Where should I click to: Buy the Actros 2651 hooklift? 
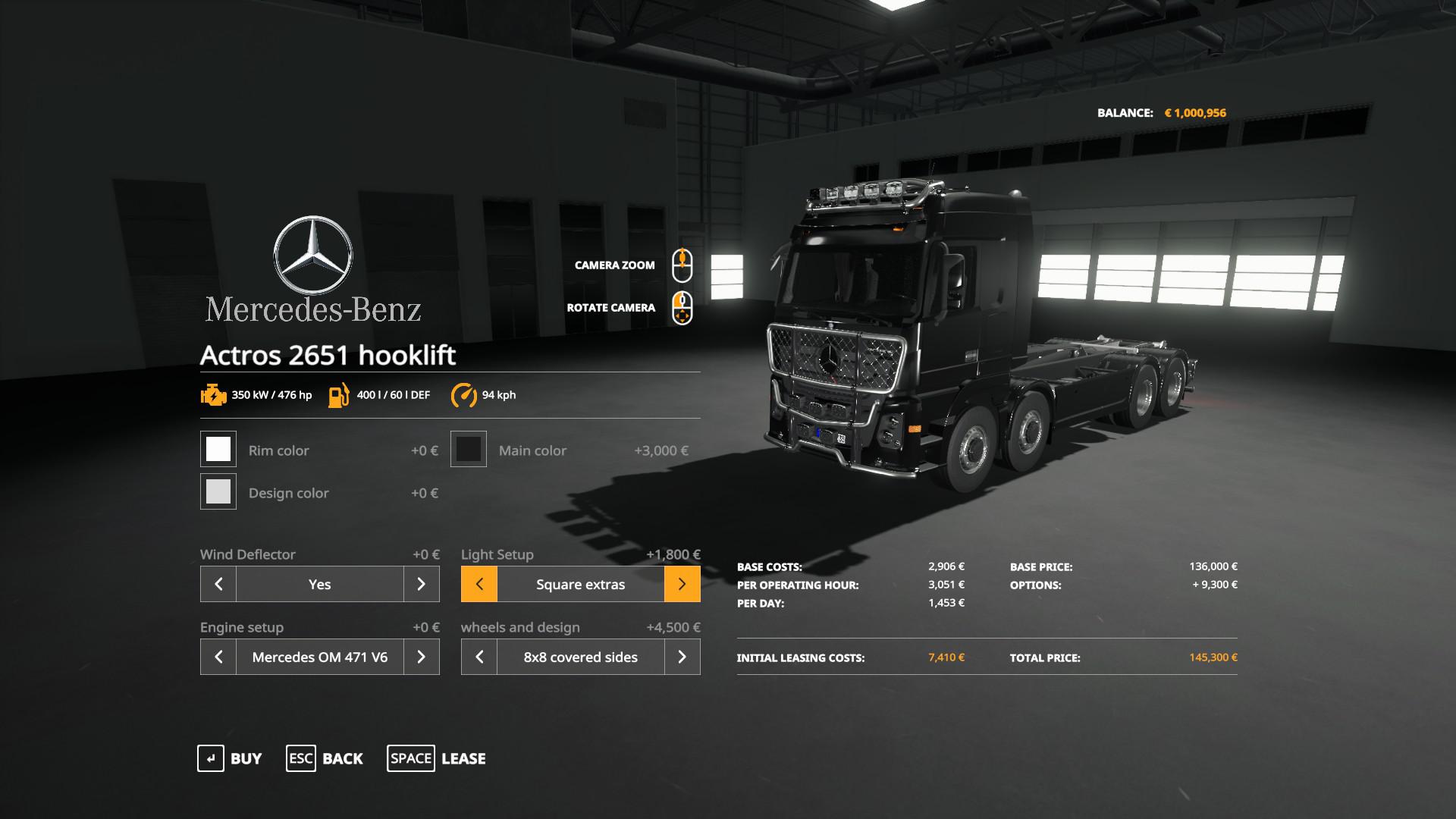click(x=230, y=758)
